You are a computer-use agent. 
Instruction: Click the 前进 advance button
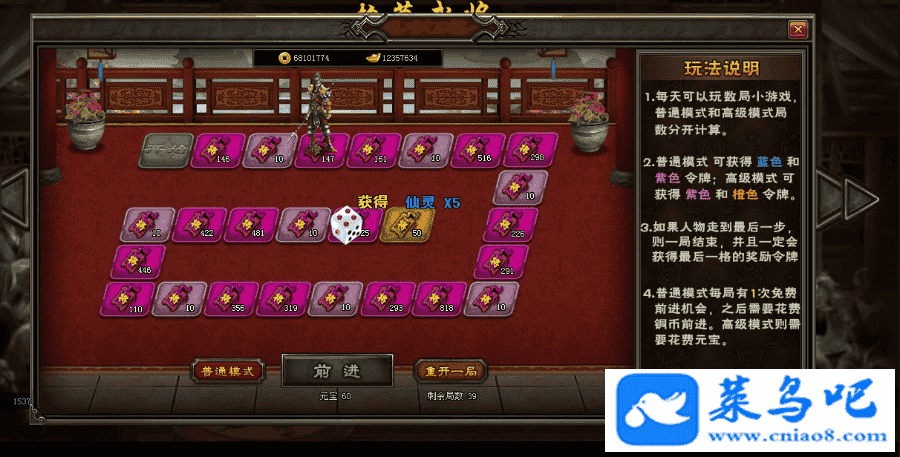pos(336,370)
